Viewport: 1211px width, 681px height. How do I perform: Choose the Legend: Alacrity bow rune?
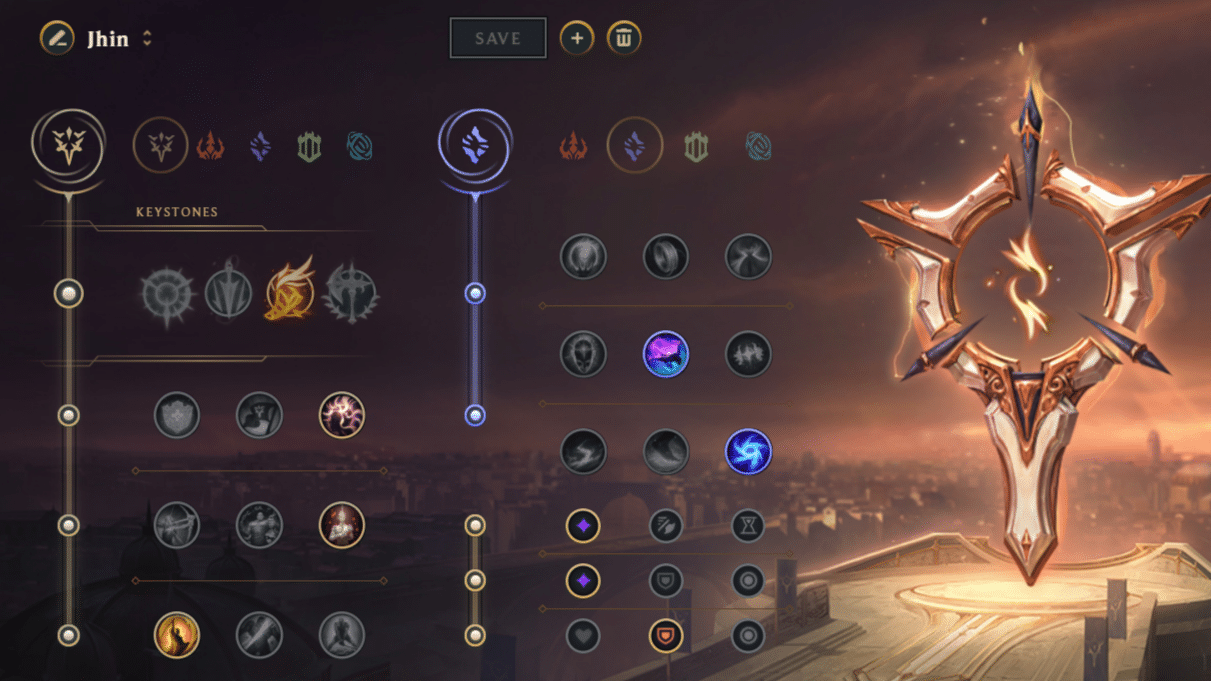pos(177,525)
